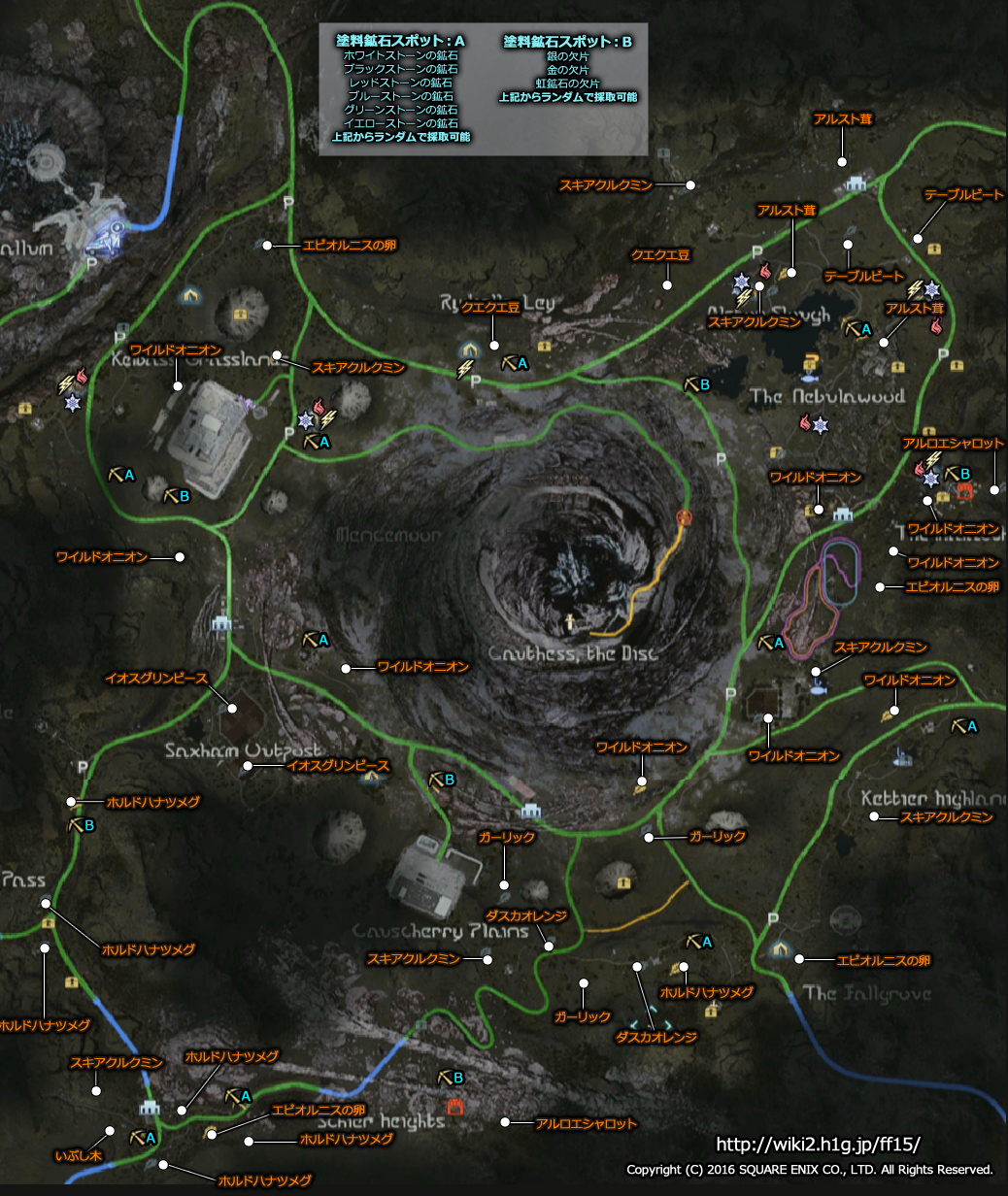
Task: Select the pickaxe B marker beside Schier Heights
Action: click(x=450, y=1078)
